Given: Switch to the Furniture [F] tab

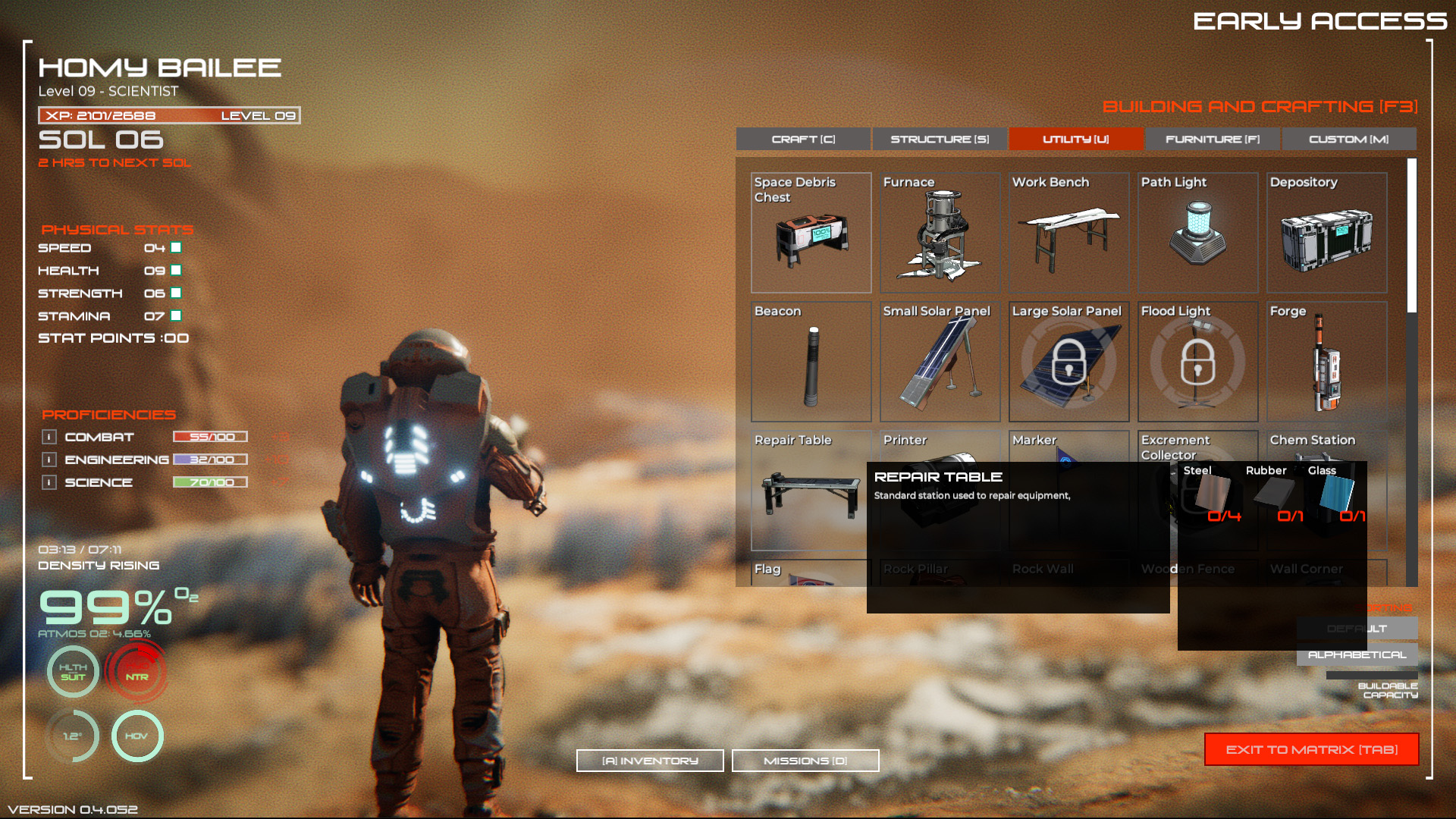Looking at the screenshot, I should (x=1212, y=139).
